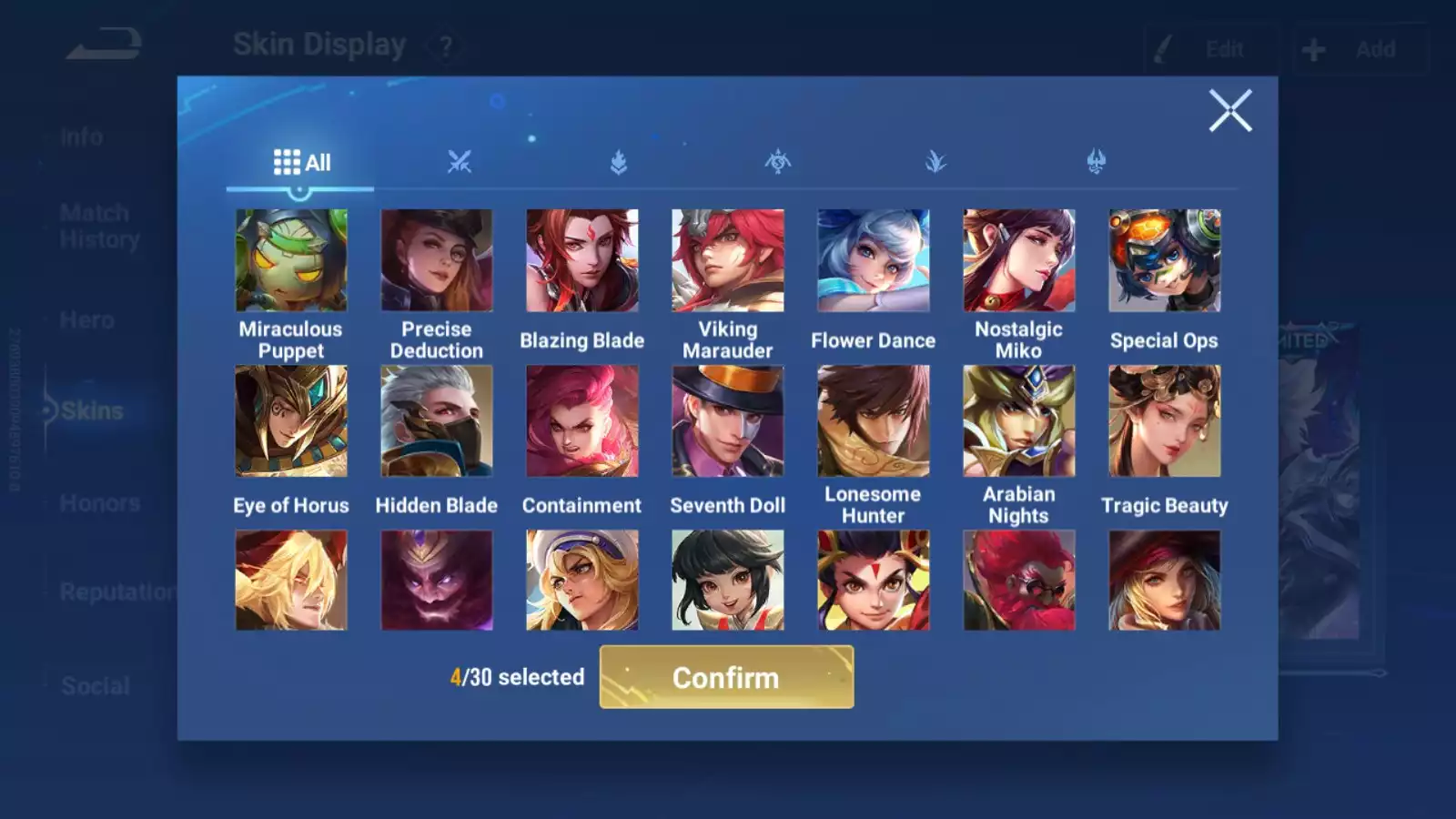Select the Containment skin
Viewport: 1456px width, 819px height.
point(582,421)
